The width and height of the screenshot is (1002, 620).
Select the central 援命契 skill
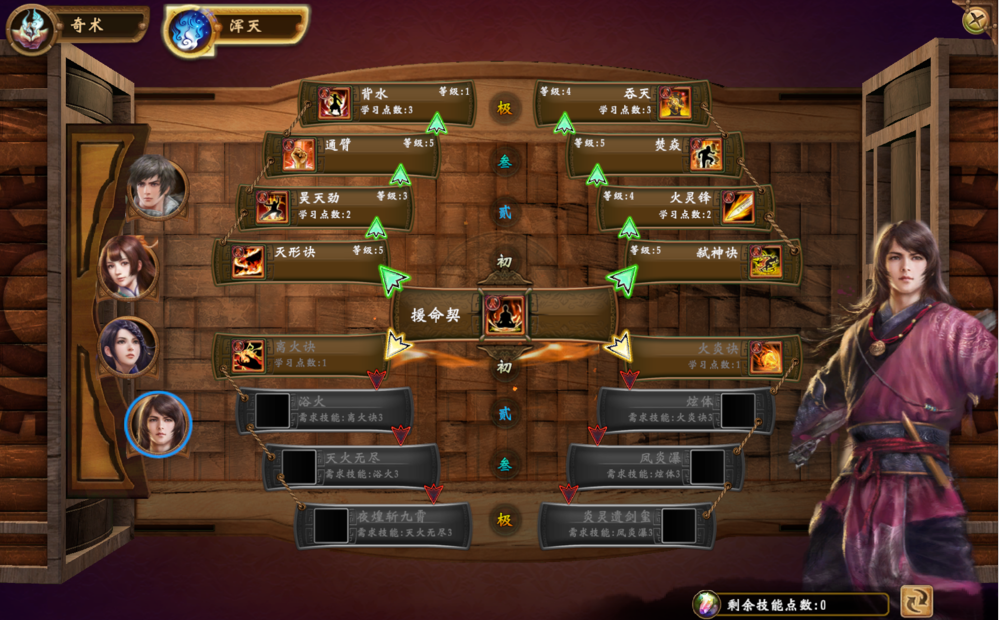(504, 315)
